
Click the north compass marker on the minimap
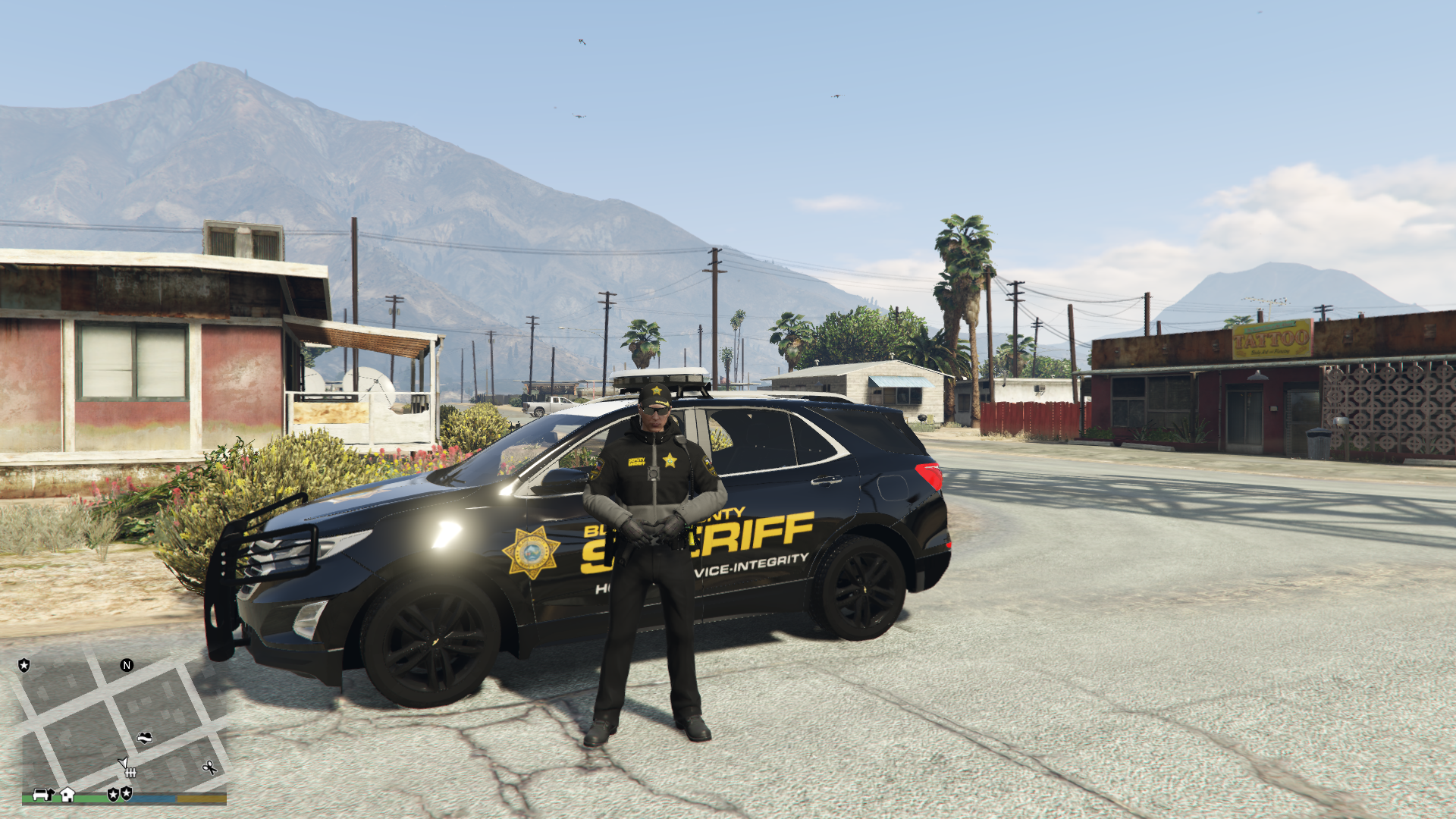click(x=127, y=665)
